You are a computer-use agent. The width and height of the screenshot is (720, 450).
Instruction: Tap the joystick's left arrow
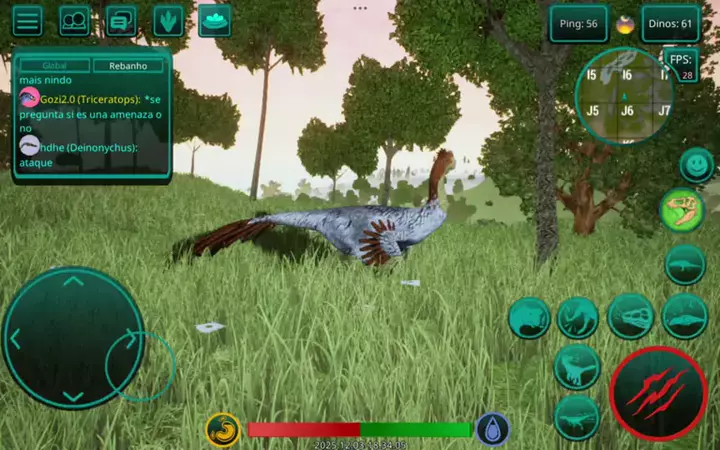coord(16,338)
